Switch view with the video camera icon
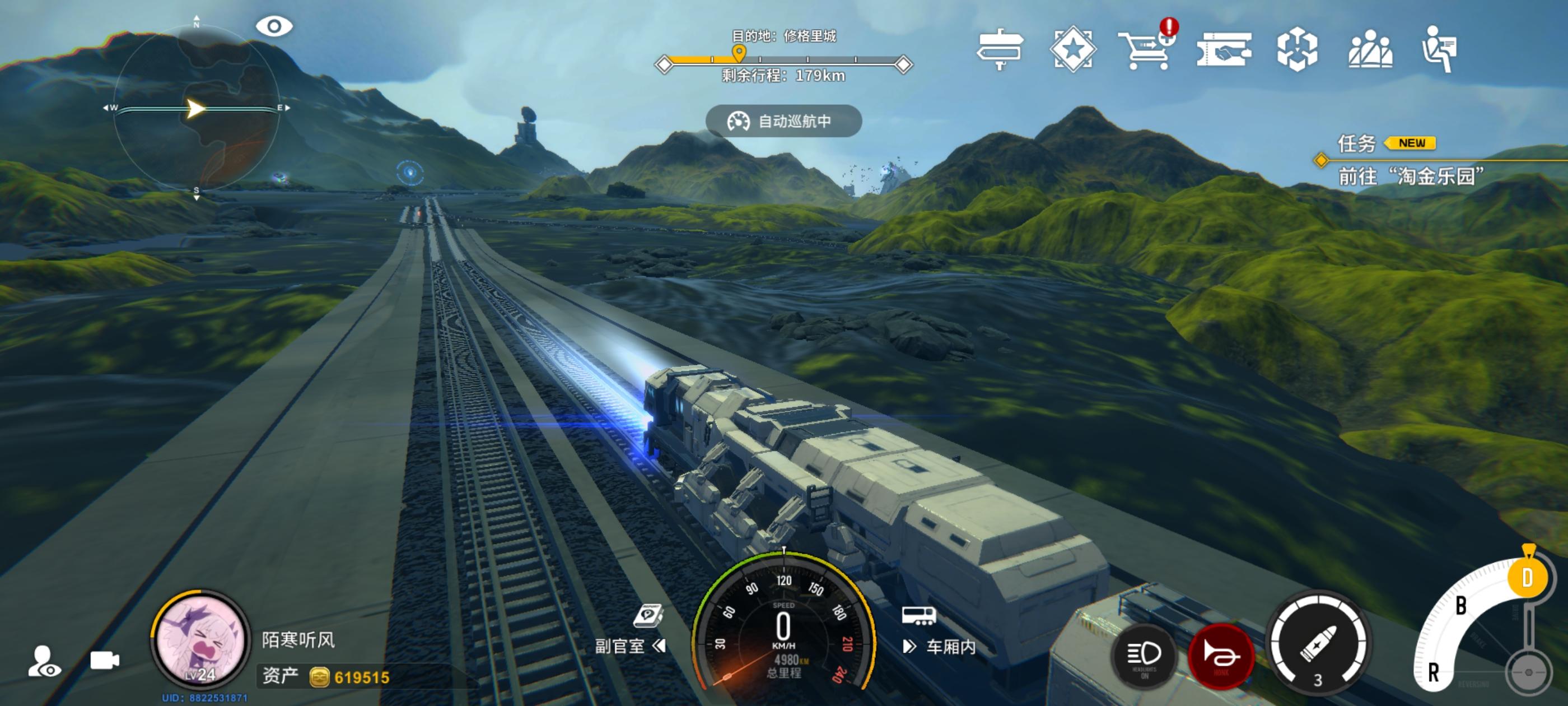 pos(105,660)
